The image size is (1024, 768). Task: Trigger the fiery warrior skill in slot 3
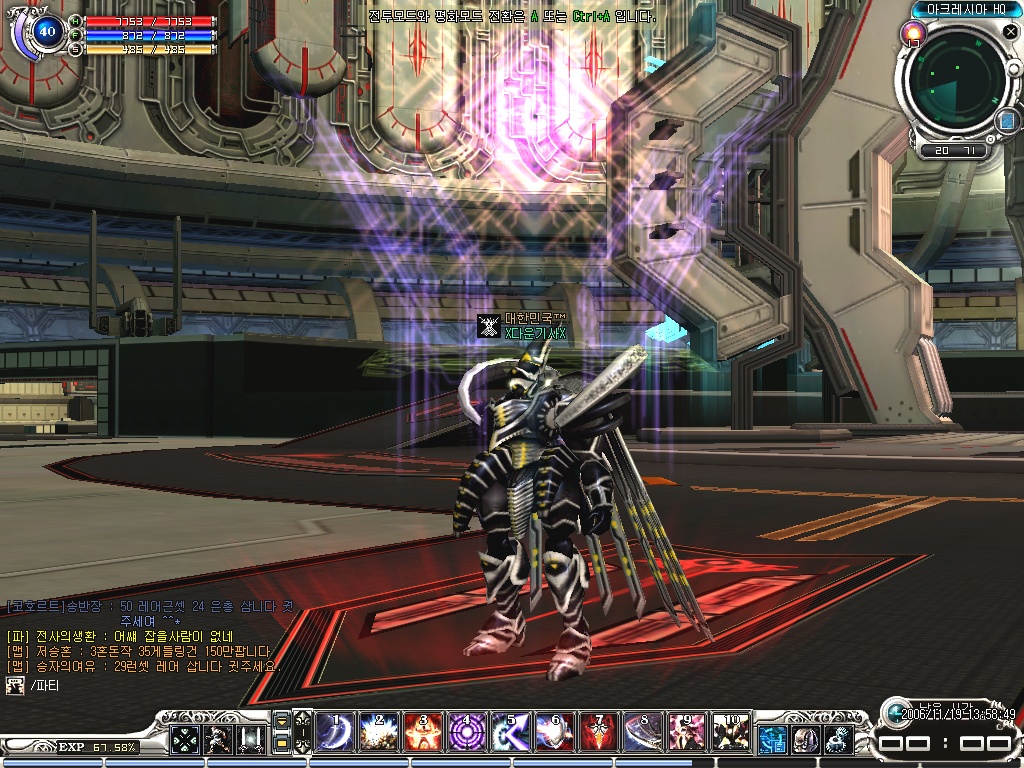pyautogui.click(x=420, y=733)
